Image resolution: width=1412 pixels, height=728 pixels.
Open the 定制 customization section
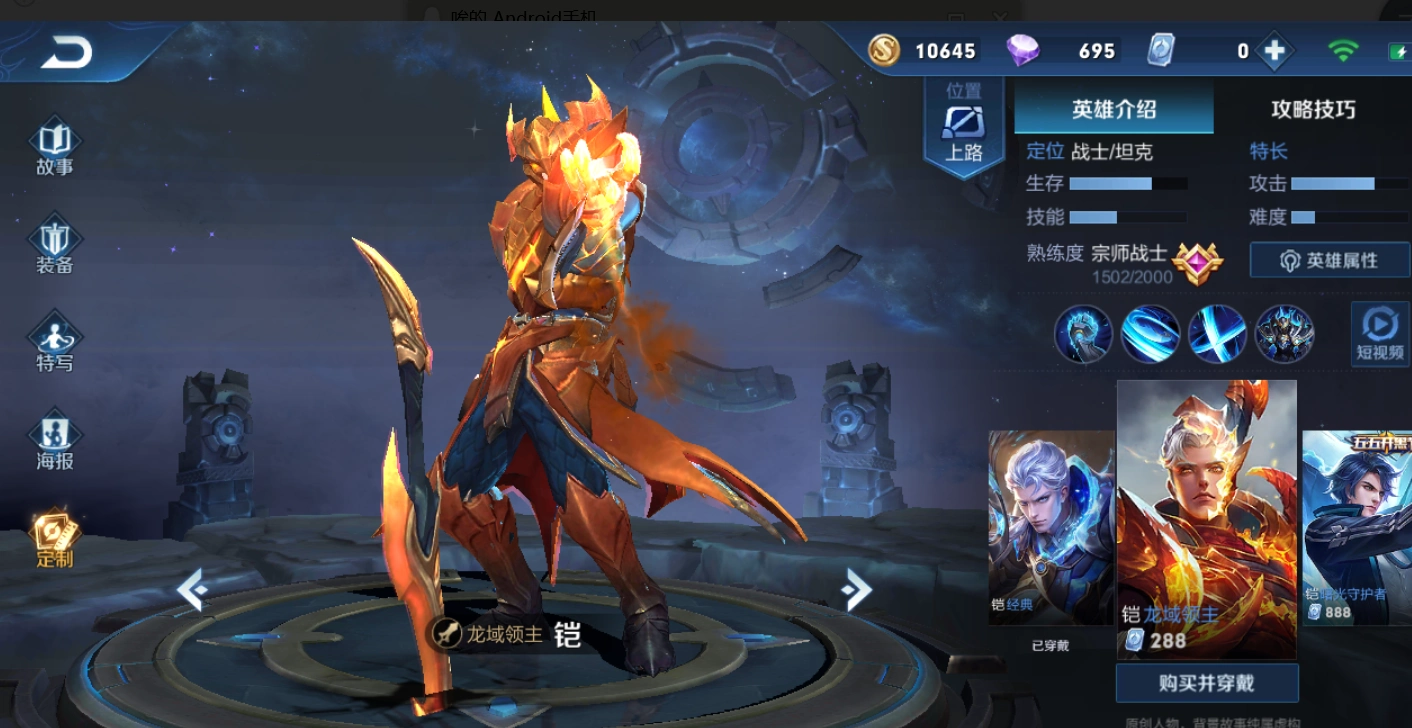[55, 540]
